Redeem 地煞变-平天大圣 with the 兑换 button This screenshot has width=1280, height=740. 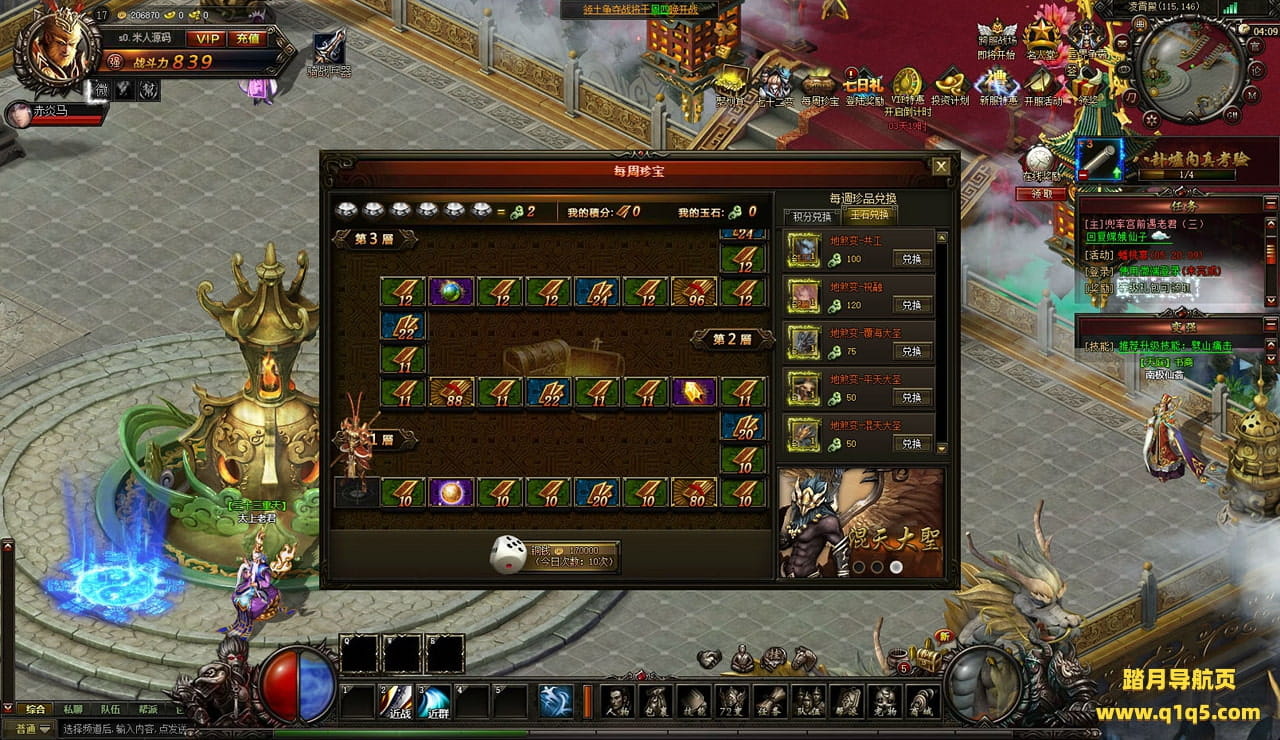click(911, 397)
